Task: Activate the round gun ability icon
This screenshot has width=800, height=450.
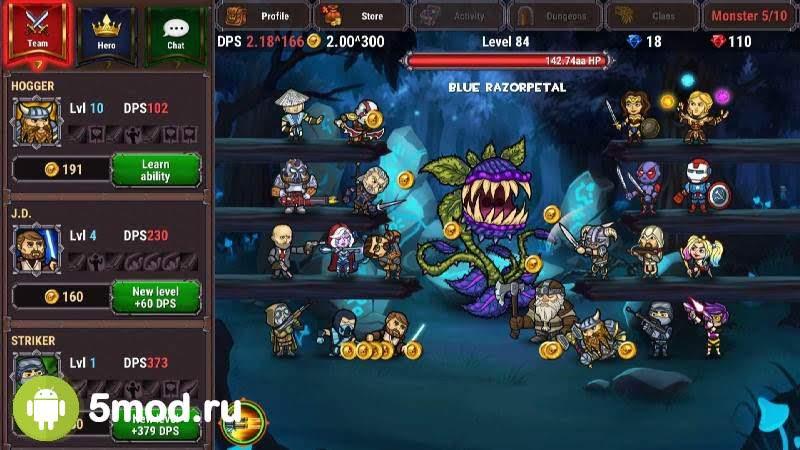Action: point(242,422)
